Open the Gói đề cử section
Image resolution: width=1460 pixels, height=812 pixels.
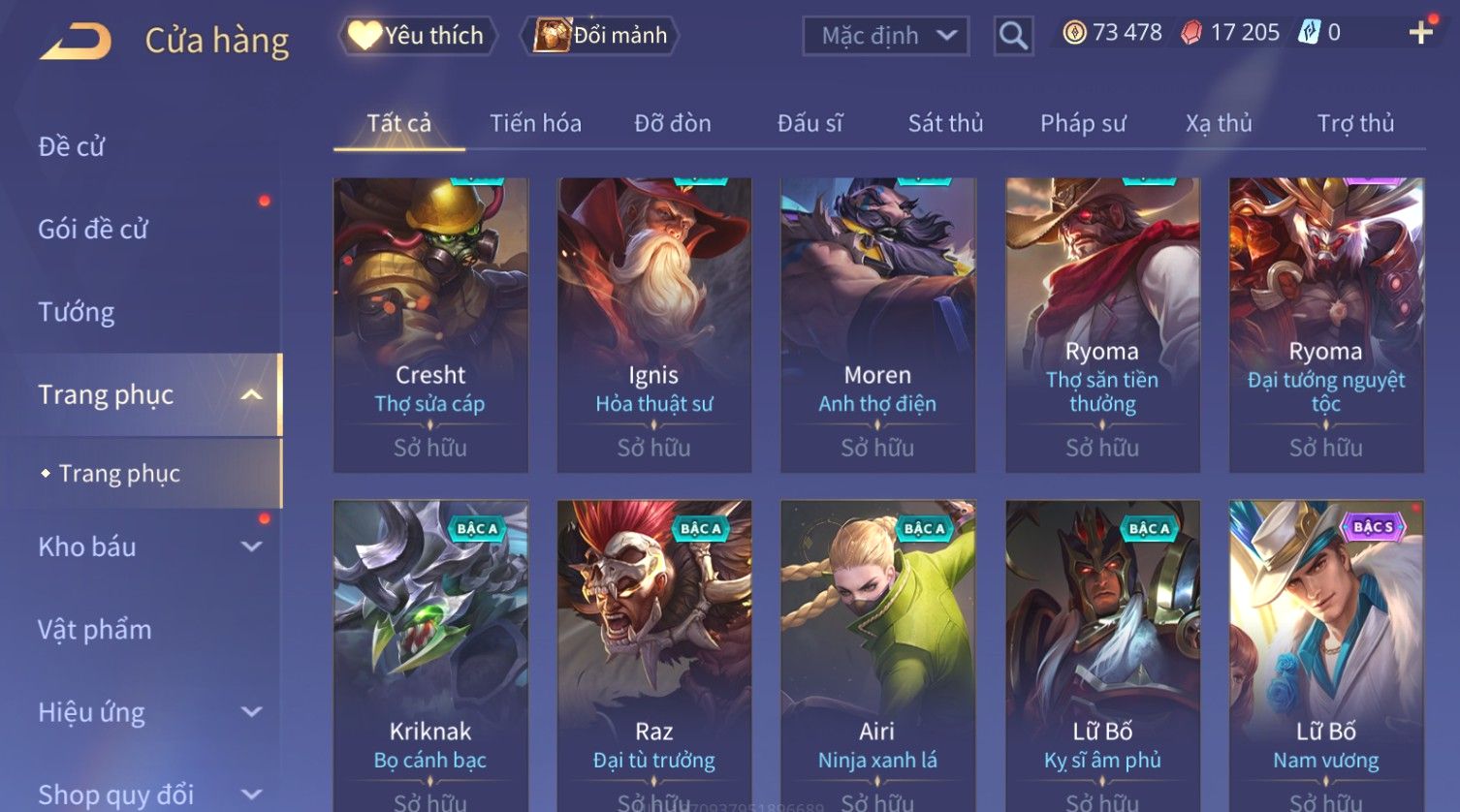[x=93, y=230]
